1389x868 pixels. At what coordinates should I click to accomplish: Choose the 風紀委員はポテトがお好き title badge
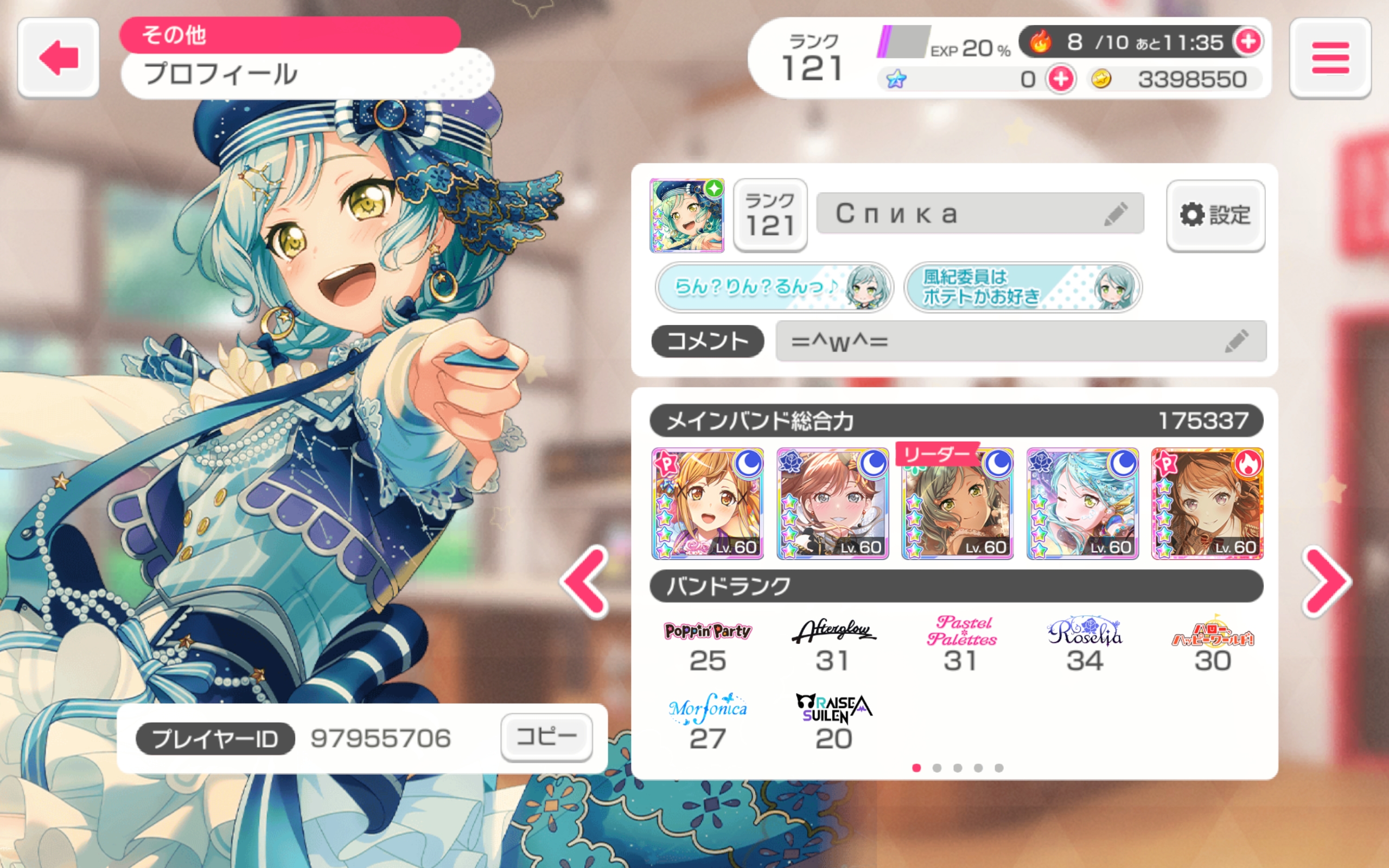(1022, 287)
